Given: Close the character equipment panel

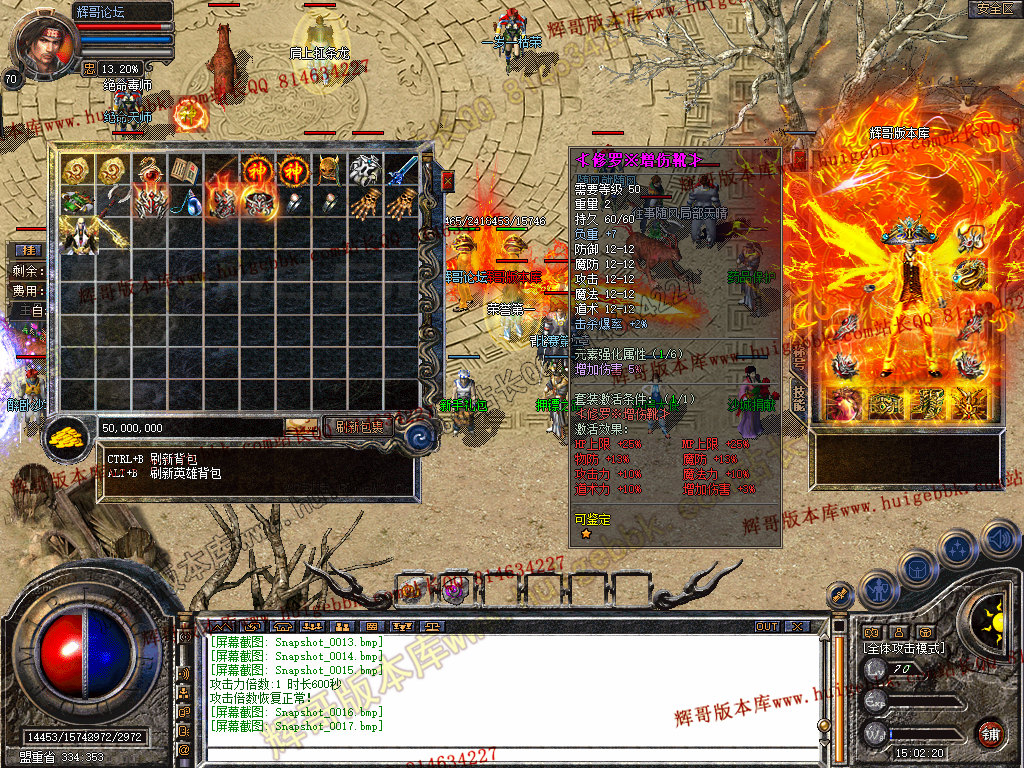Looking at the screenshot, I should (x=799, y=160).
